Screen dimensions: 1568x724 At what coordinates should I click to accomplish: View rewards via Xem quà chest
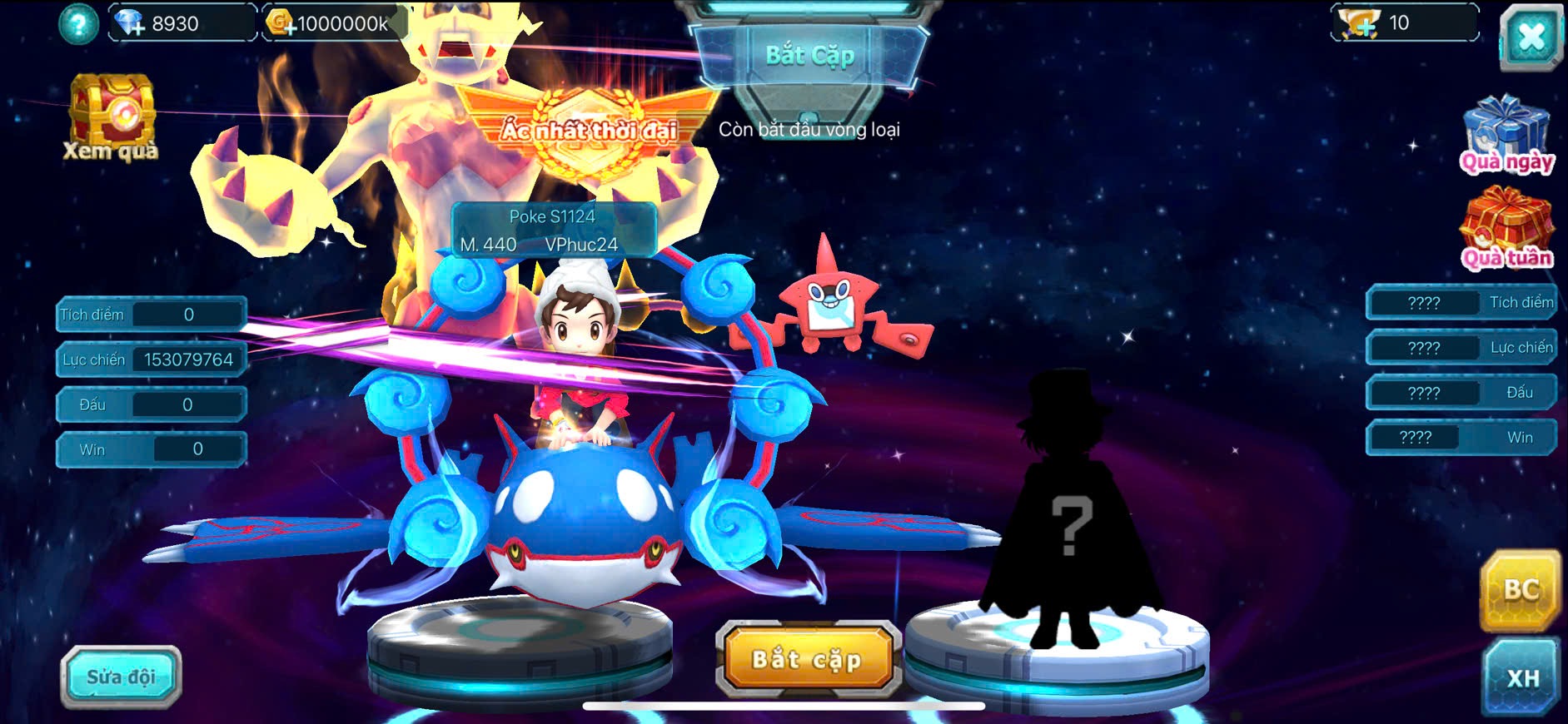[112, 117]
